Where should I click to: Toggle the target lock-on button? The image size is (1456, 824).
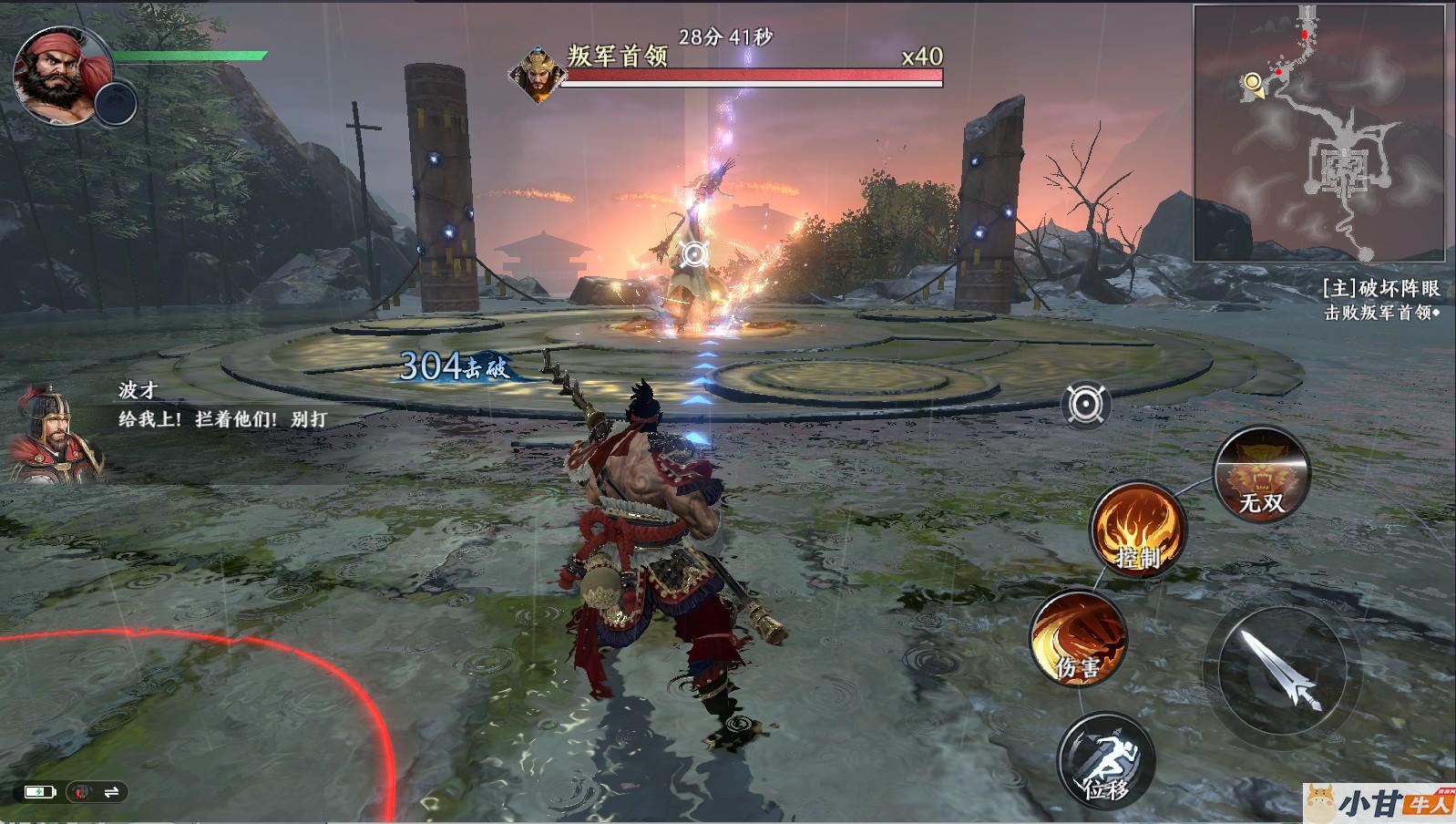click(1085, 403)
